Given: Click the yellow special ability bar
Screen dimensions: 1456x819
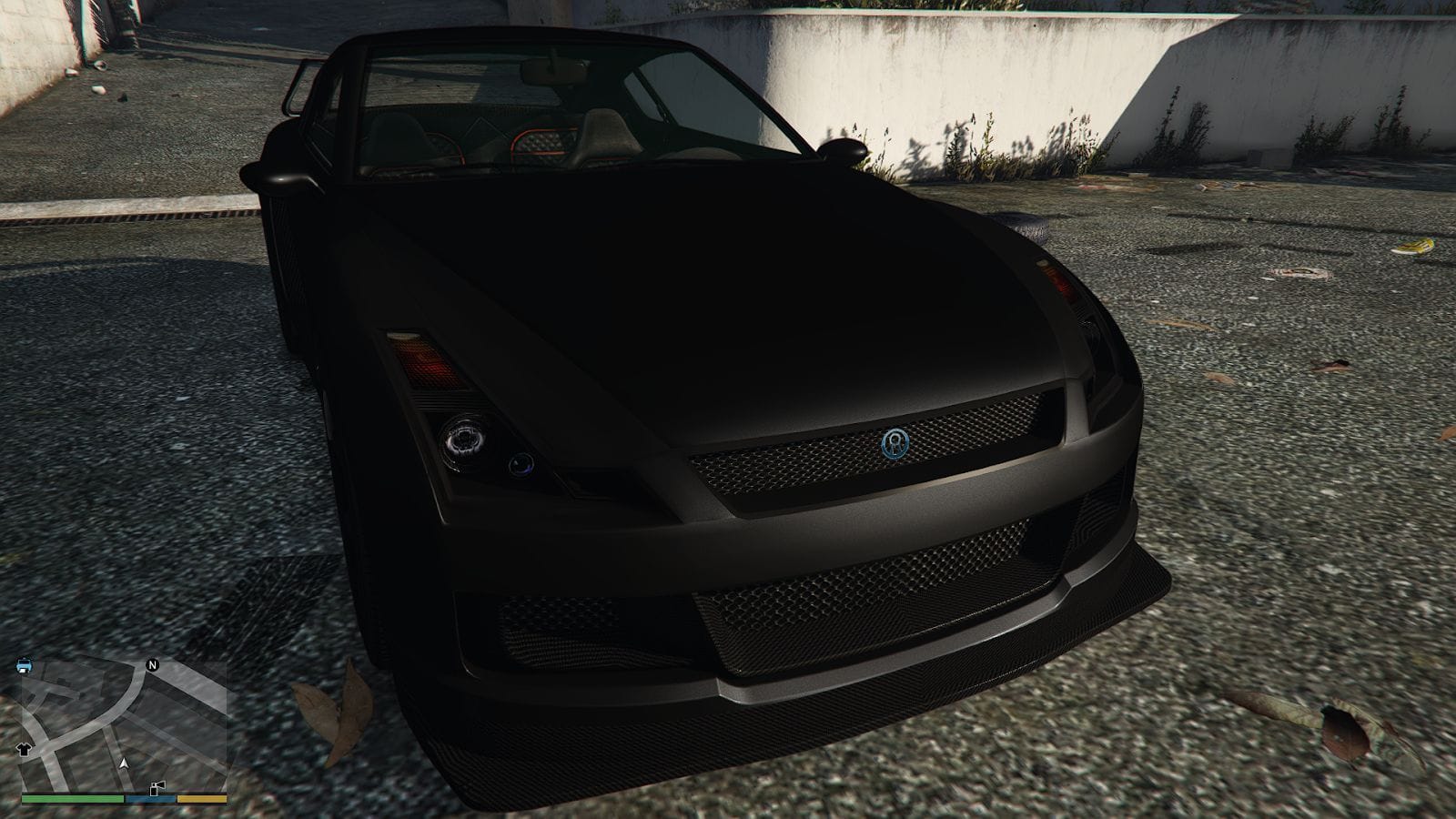Looking at the screenshot, I should tap(202, 798).
